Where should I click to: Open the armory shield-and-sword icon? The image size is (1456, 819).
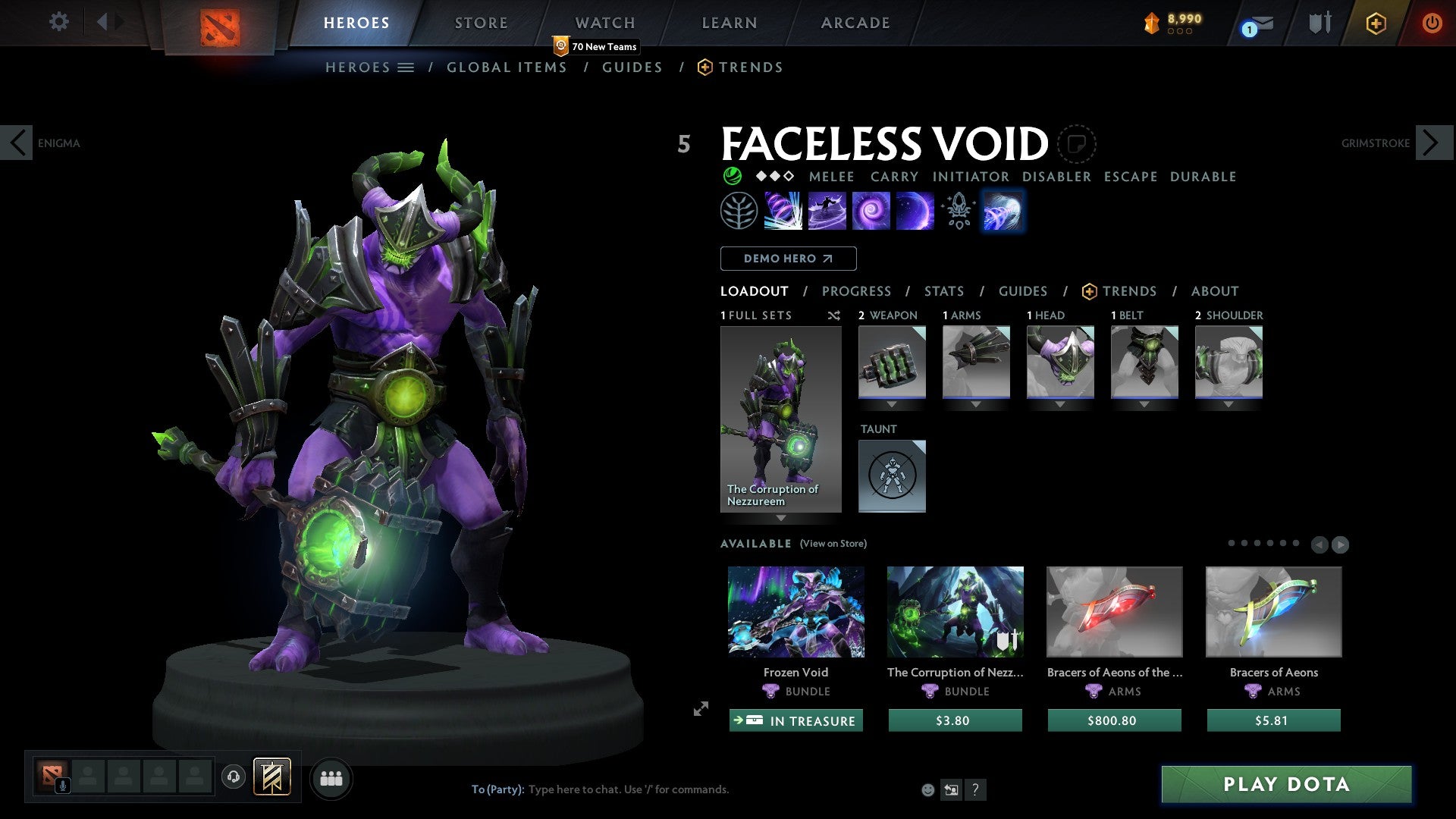pyautogui.click(x=1319, y=23)
